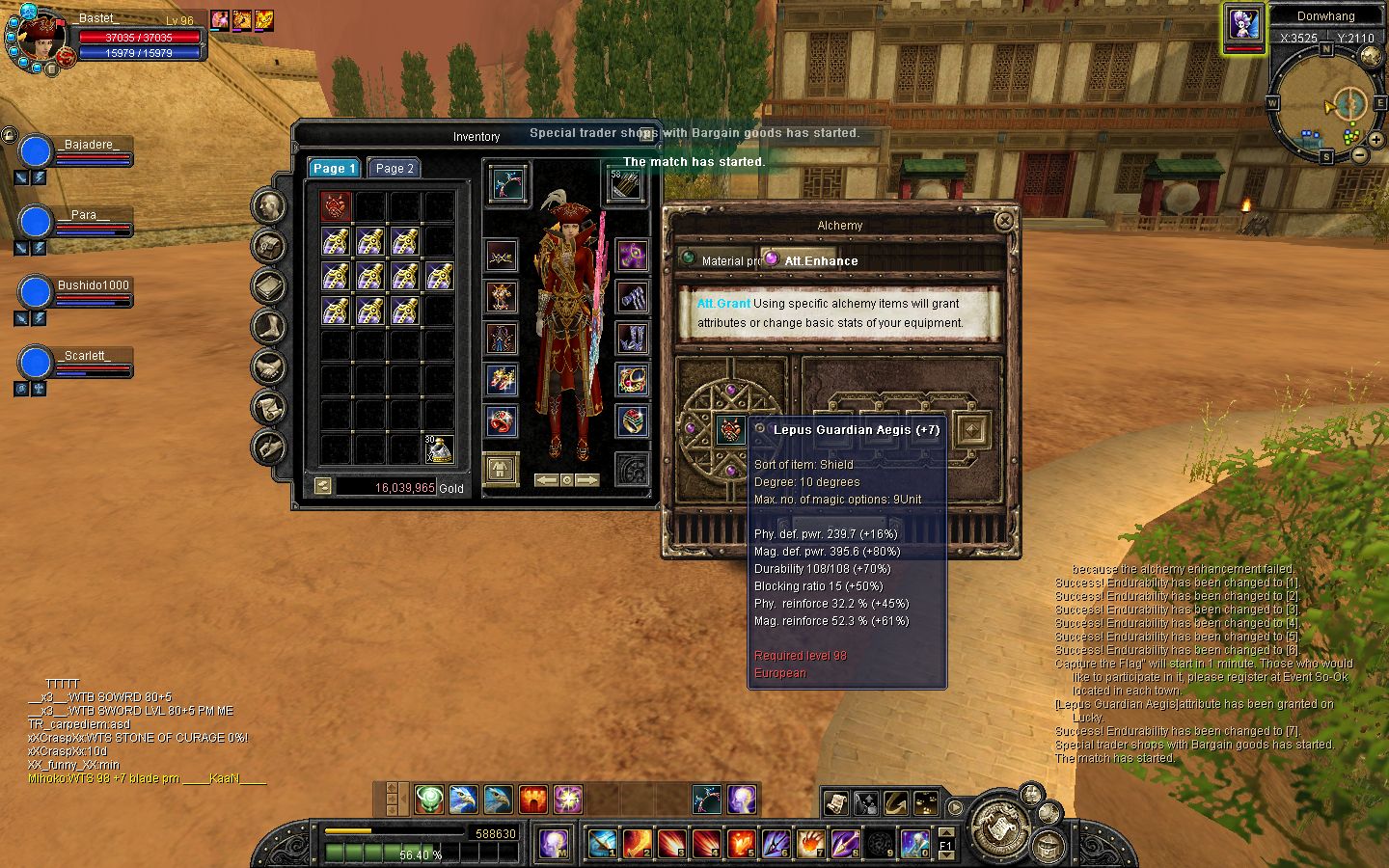Use the fist flame skill in slot 7
This screenshot has width=1389, height=868.
coord(810,843)
